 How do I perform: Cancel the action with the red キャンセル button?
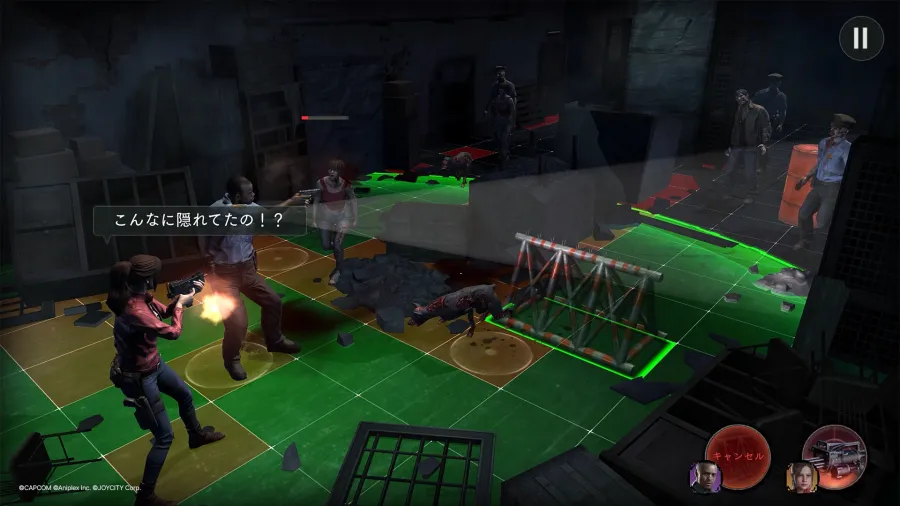[x=739, y=454]
